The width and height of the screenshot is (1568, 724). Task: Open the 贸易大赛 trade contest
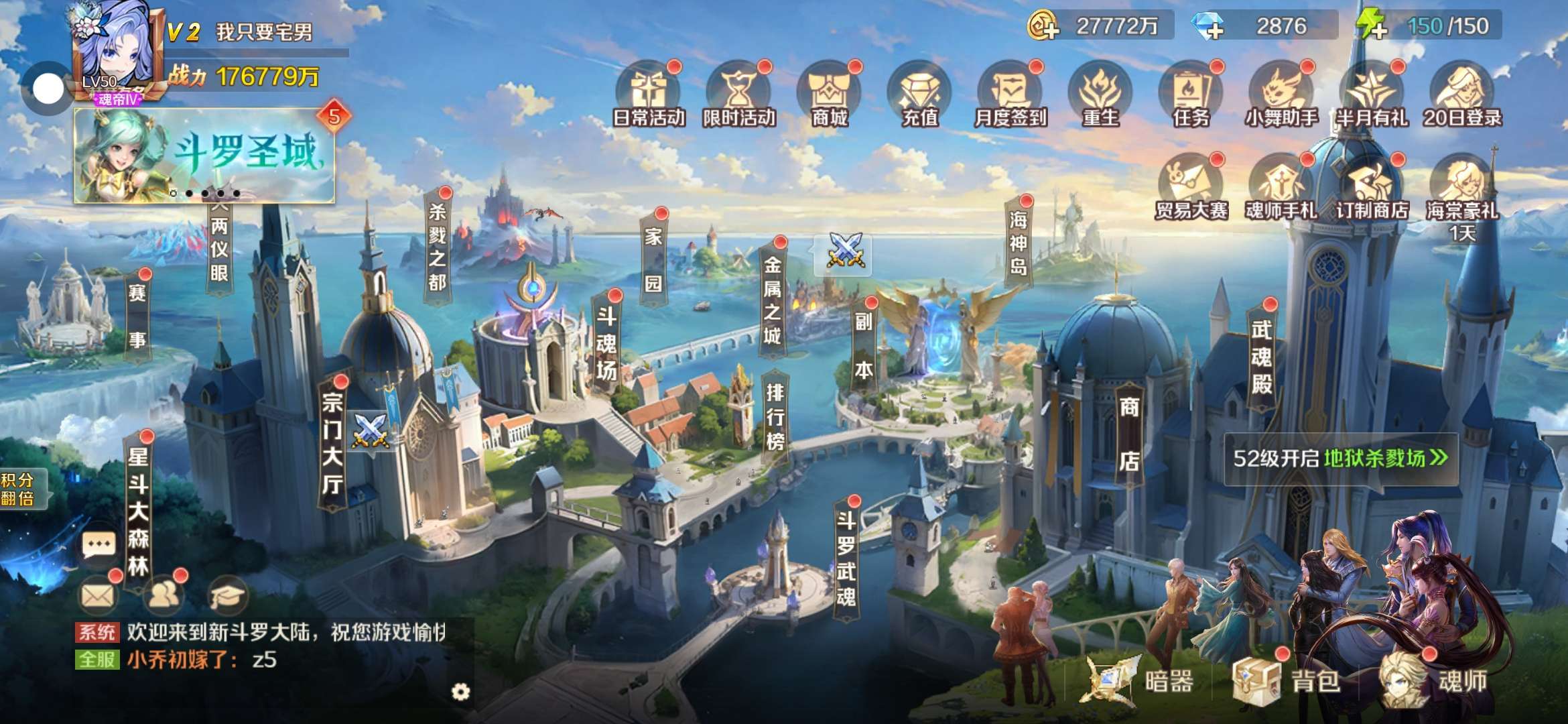coord(1191,188)
